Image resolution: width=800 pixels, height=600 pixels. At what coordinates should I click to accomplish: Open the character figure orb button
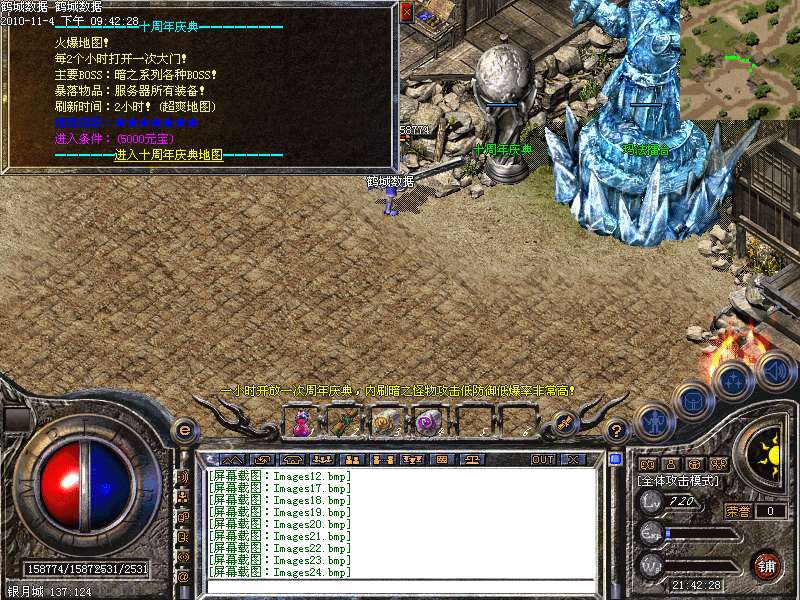tap(652, 421)
